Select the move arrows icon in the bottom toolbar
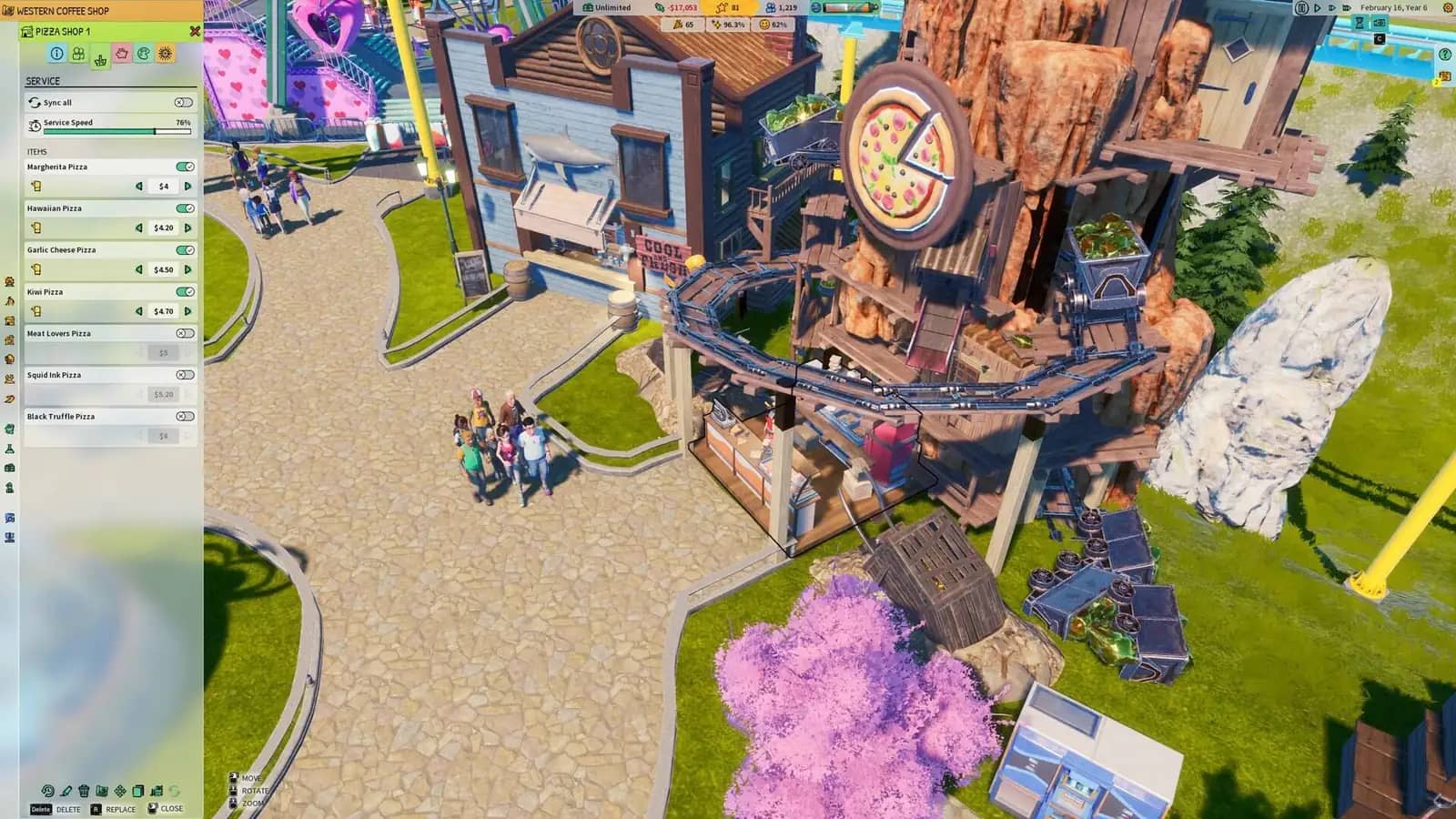This screenshot has height=819, width=1456. (120, 792)
